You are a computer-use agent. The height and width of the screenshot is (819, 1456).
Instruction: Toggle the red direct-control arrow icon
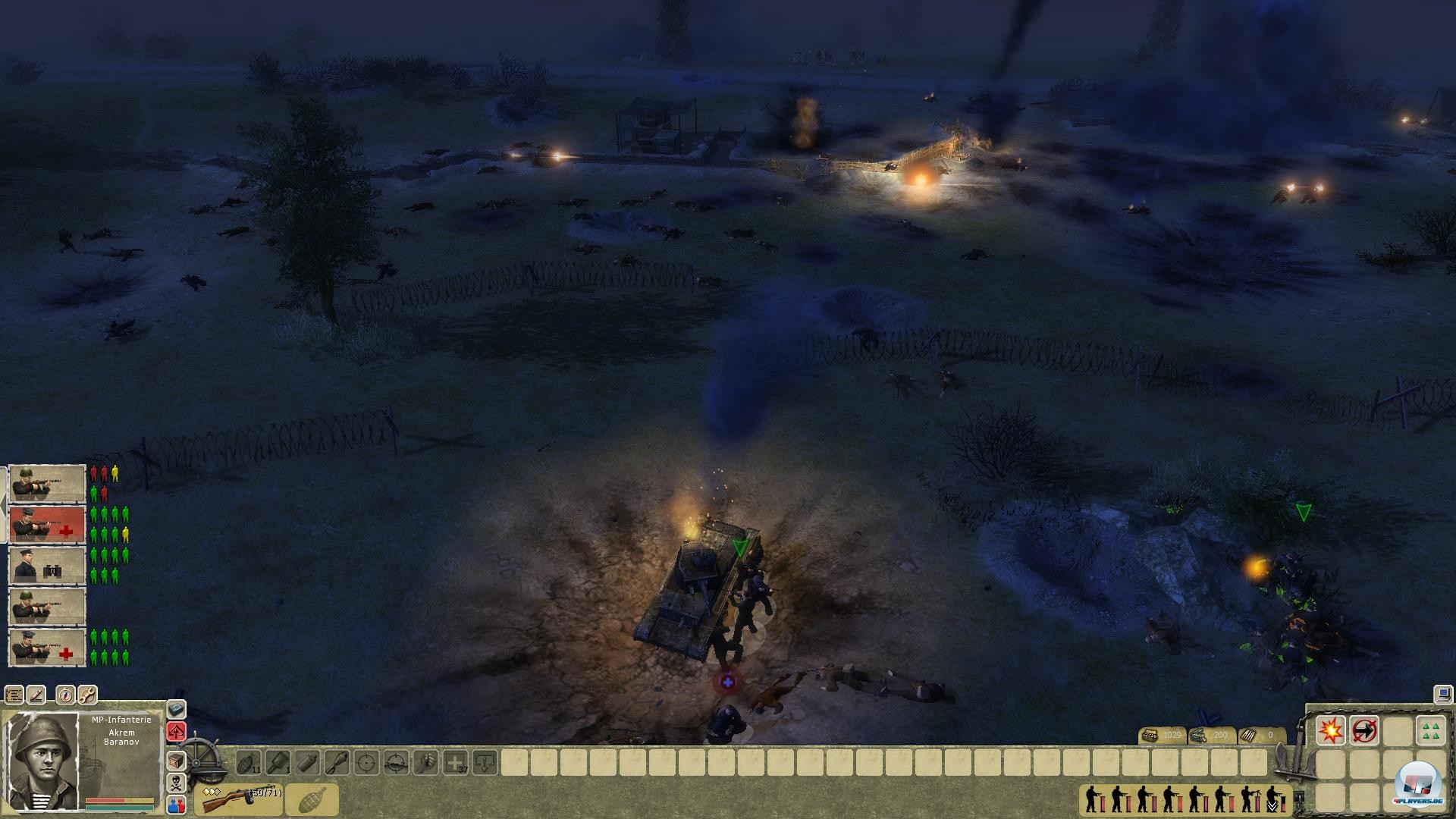[176, 731]
